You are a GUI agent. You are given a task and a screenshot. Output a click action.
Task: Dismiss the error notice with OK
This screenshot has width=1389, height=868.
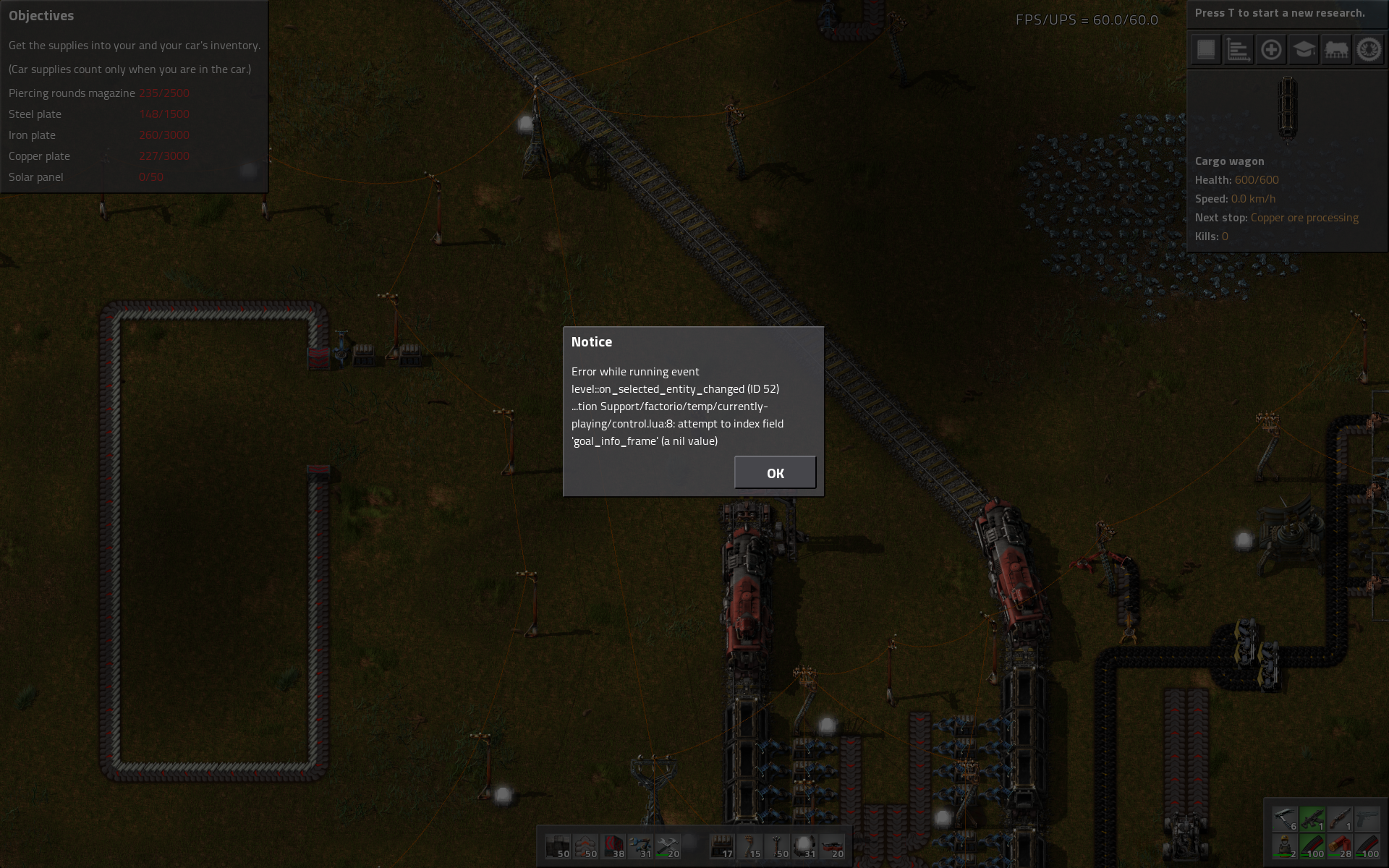tap(775, 472)
